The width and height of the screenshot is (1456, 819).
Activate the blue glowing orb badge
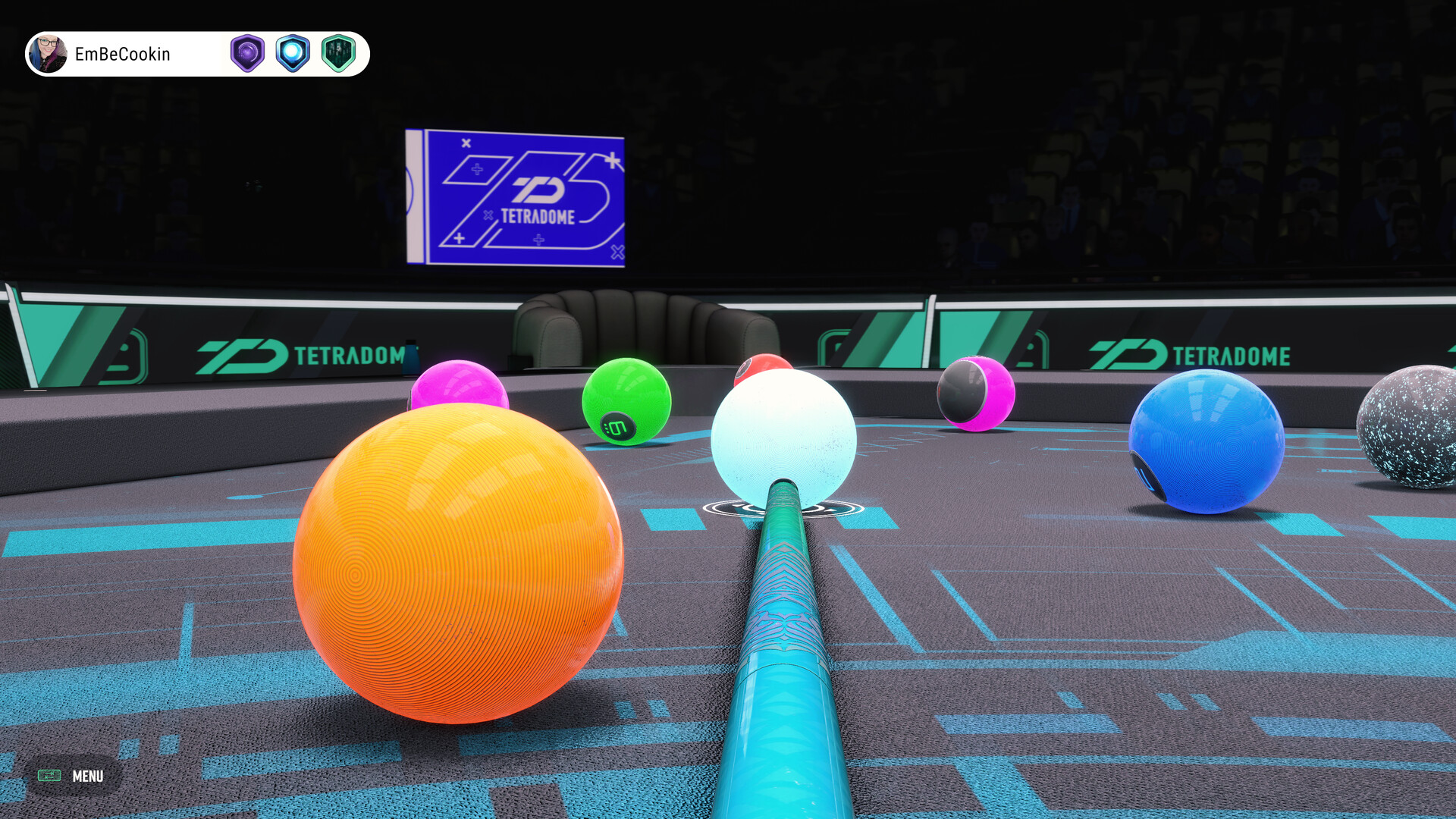(x=293, y=54)
